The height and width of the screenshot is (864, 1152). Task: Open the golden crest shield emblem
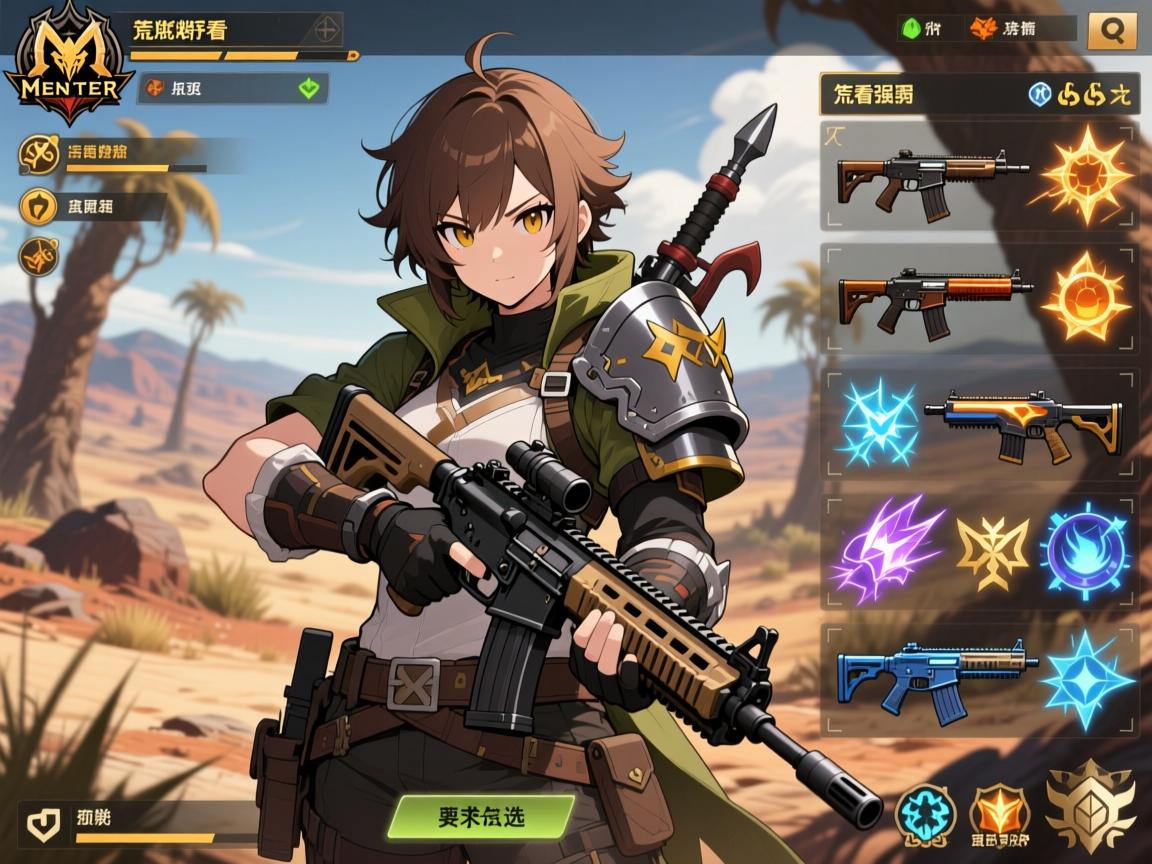[x=1090, y=805]
